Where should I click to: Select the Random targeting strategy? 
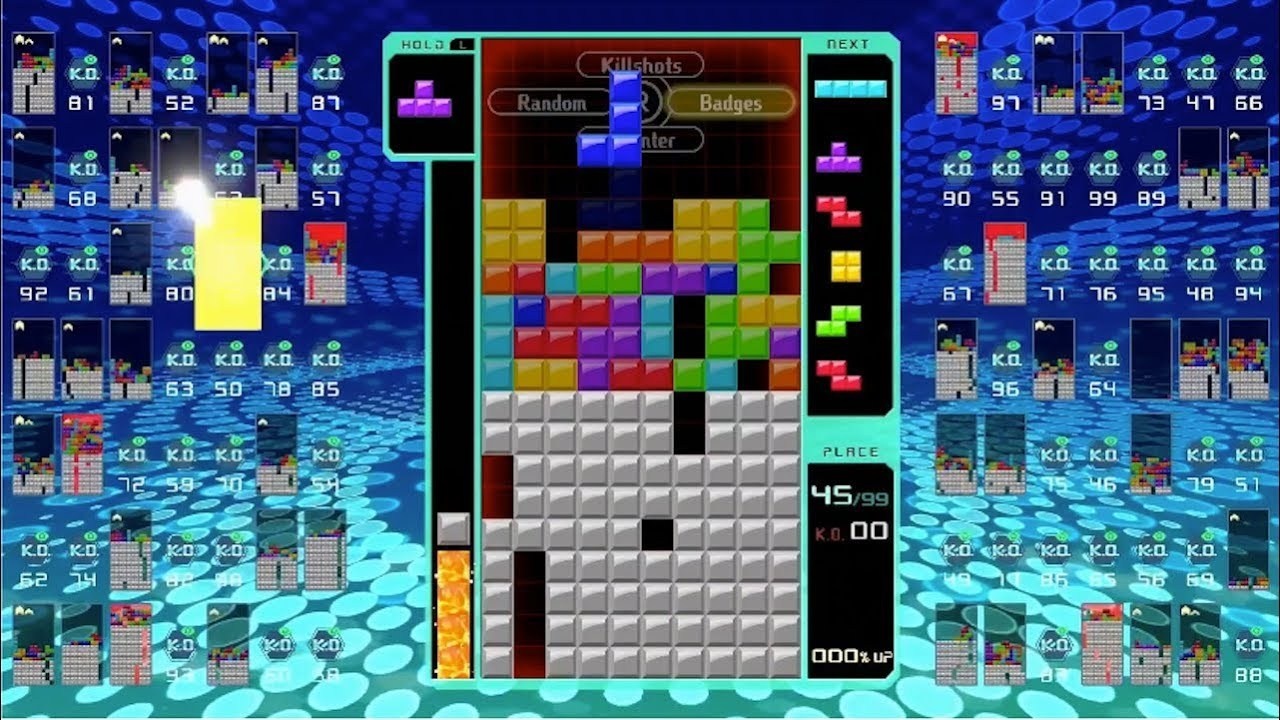pos(551,102)
